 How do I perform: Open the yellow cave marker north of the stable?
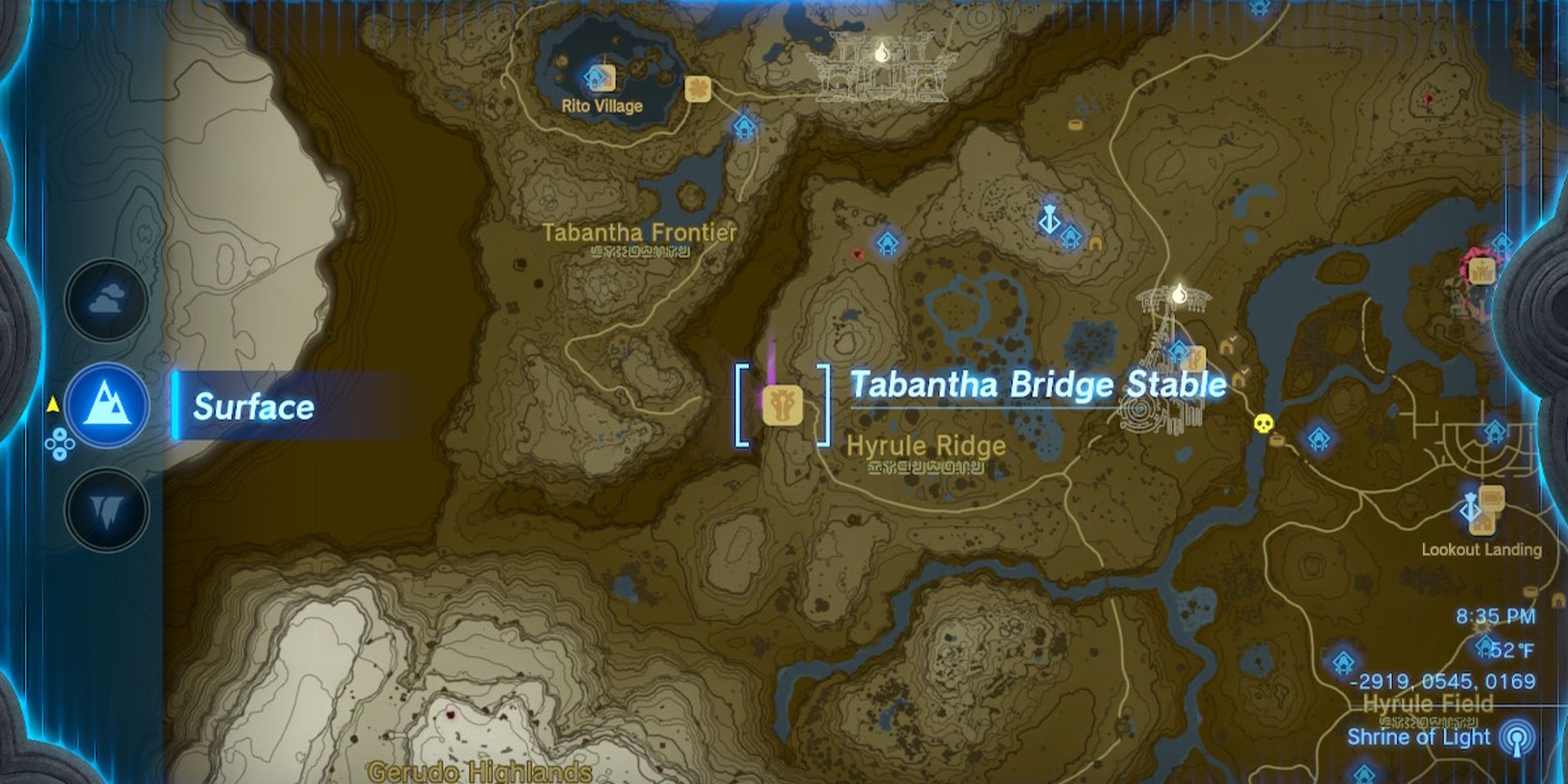click(x=1096, y=243)
